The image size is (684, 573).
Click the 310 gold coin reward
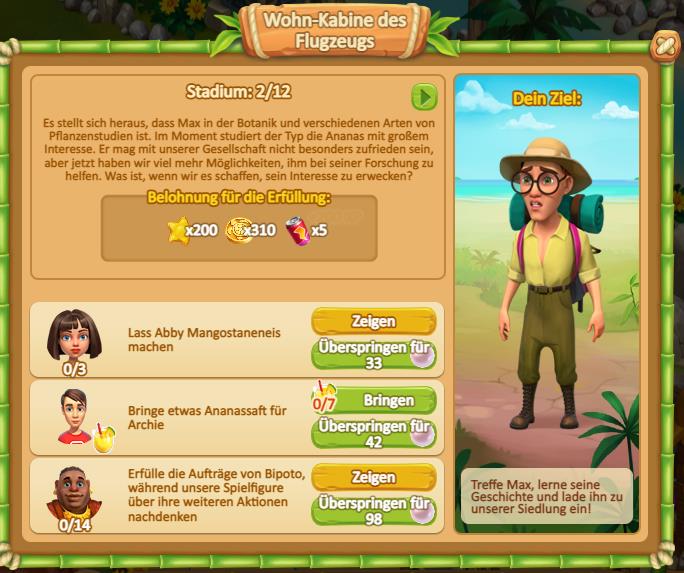(240, 231)
